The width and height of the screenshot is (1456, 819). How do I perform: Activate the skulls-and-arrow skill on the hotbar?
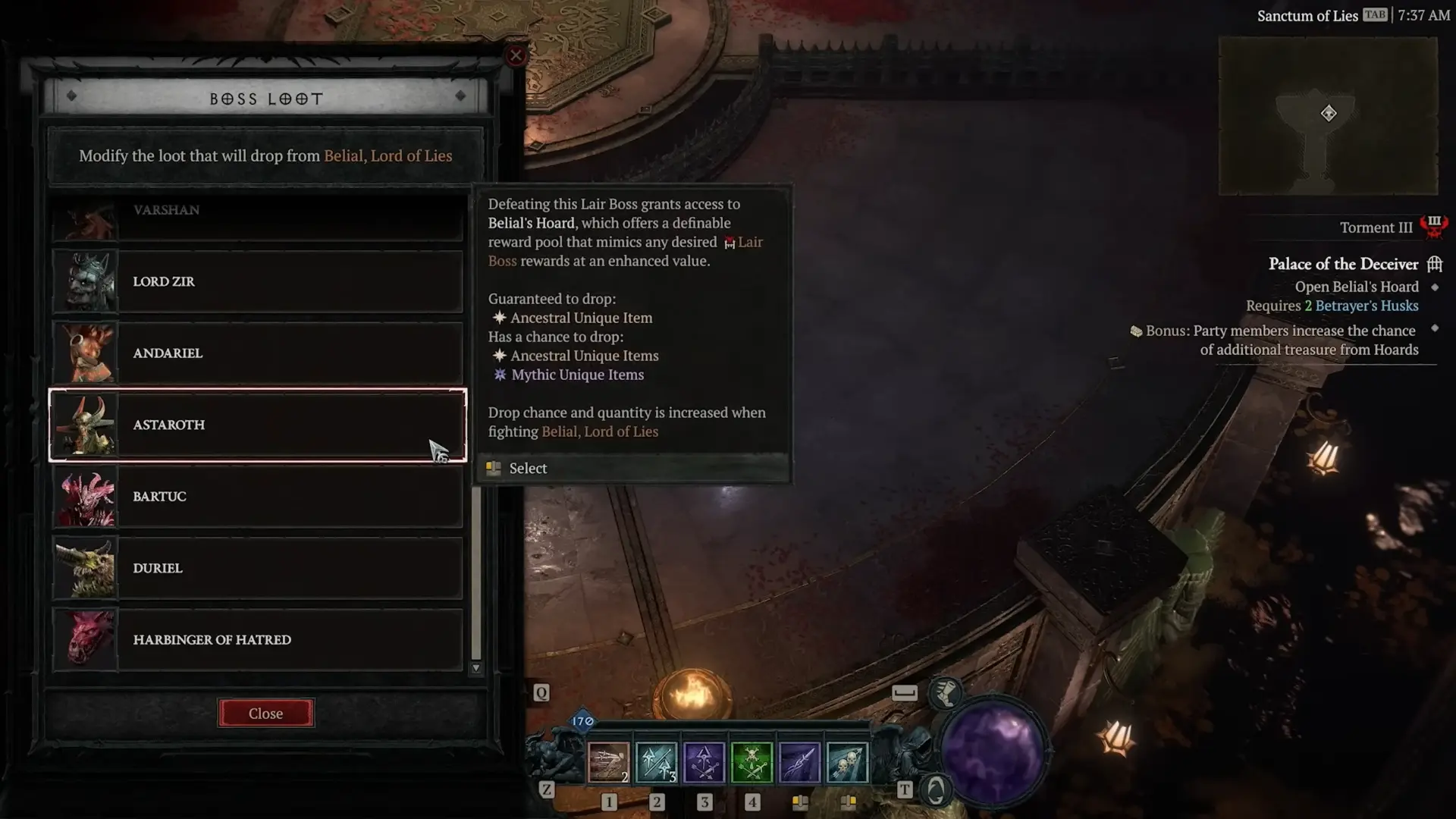pyautogui.click(x=847, y=762)
